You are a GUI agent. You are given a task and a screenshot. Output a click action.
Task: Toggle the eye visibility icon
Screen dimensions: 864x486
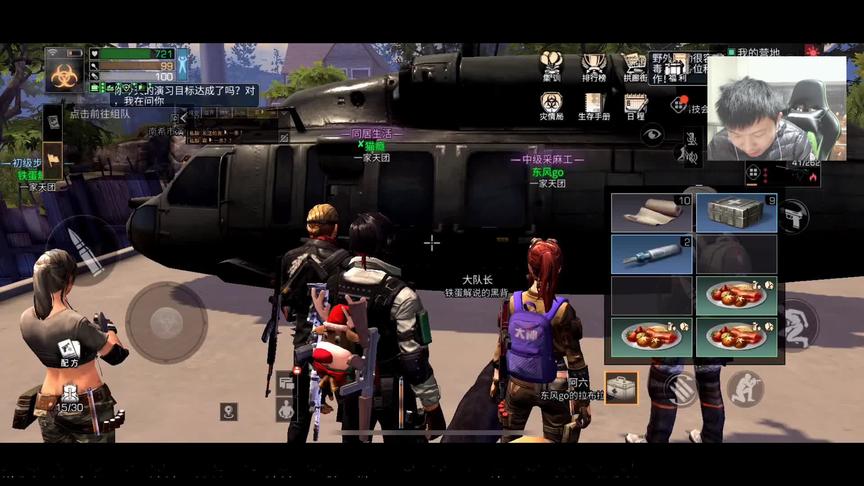[x=652, y=133]
